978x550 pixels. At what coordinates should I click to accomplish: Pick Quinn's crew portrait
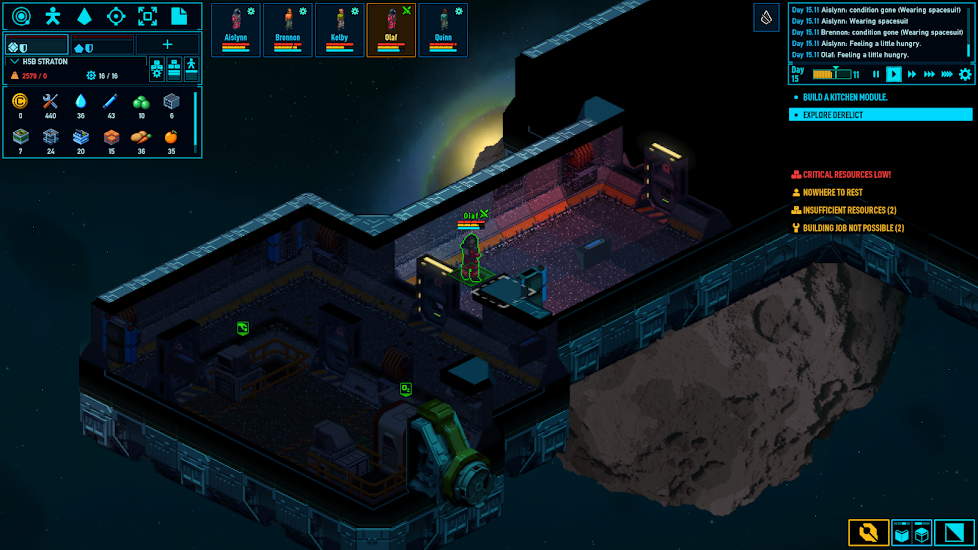443,29
